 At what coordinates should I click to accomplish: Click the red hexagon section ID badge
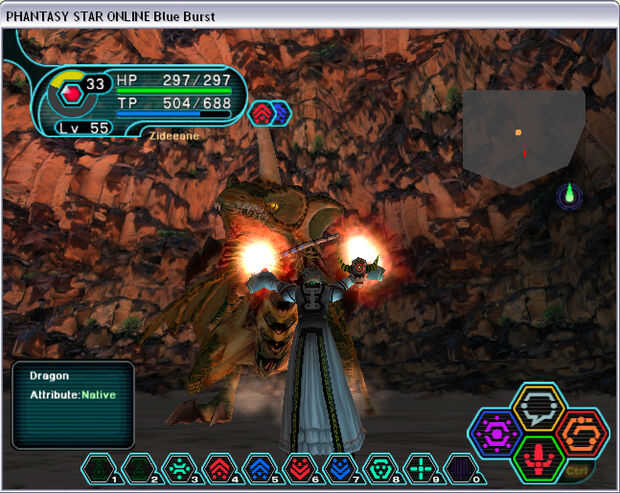[x=71, y=95]
